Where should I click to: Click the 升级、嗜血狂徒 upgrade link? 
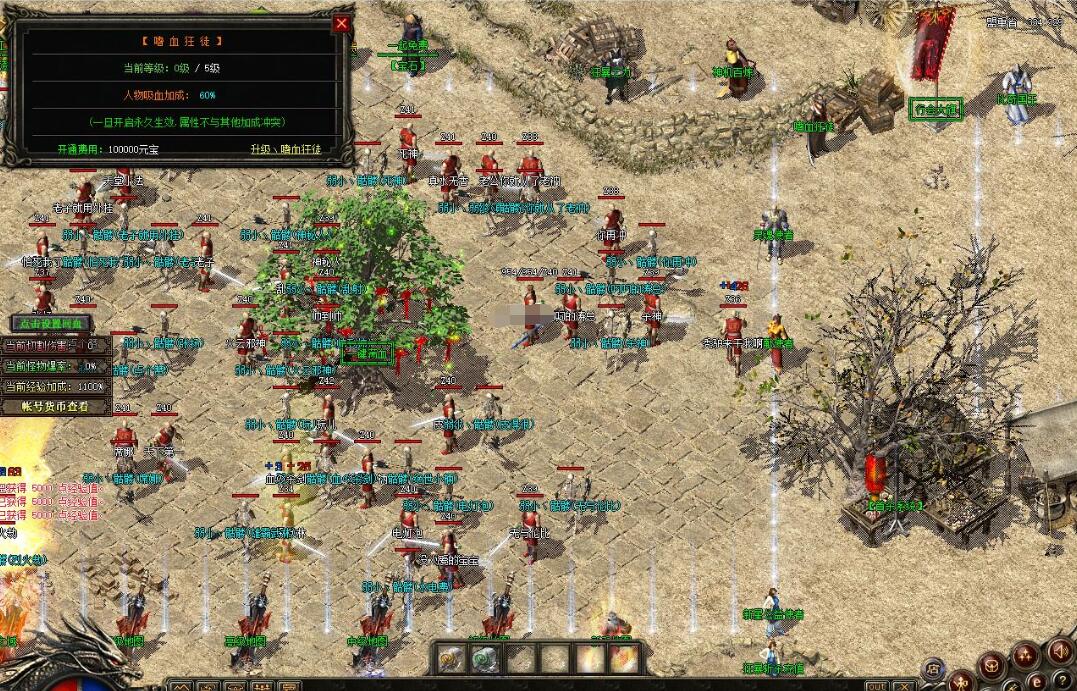286,149
